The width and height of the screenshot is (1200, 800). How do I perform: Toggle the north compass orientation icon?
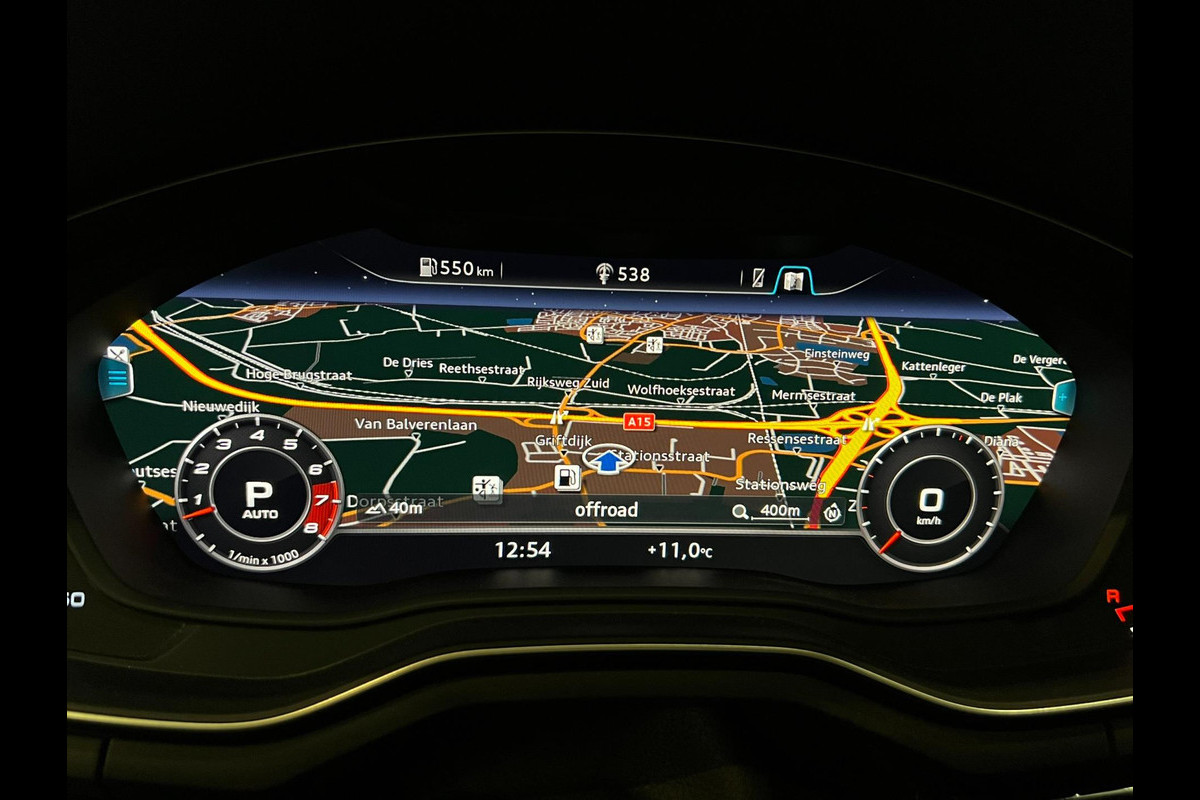click(x=832, y=513)
